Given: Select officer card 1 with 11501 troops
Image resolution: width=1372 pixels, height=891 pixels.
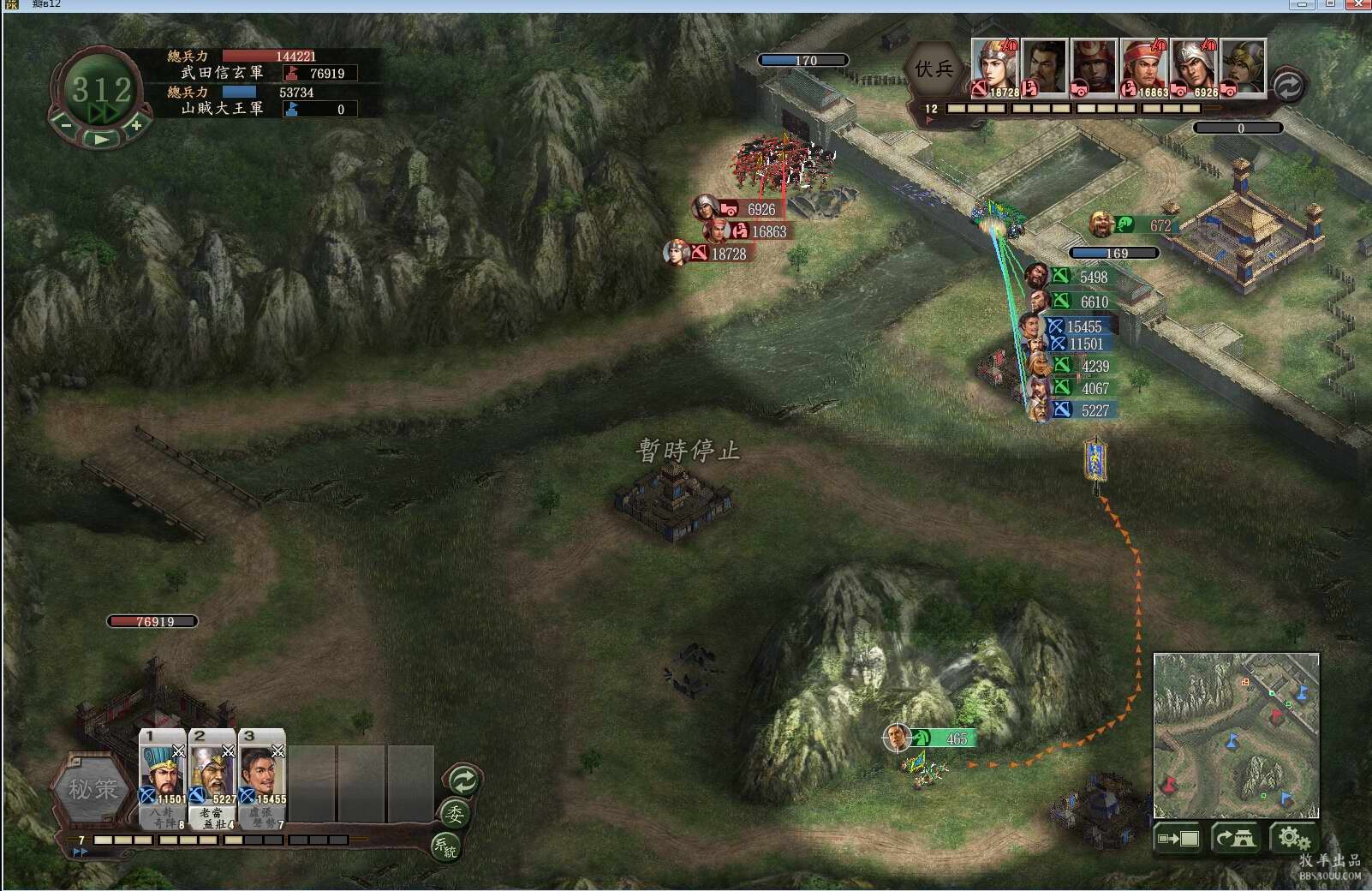Looking at the screenshot, I should point(163,778).
